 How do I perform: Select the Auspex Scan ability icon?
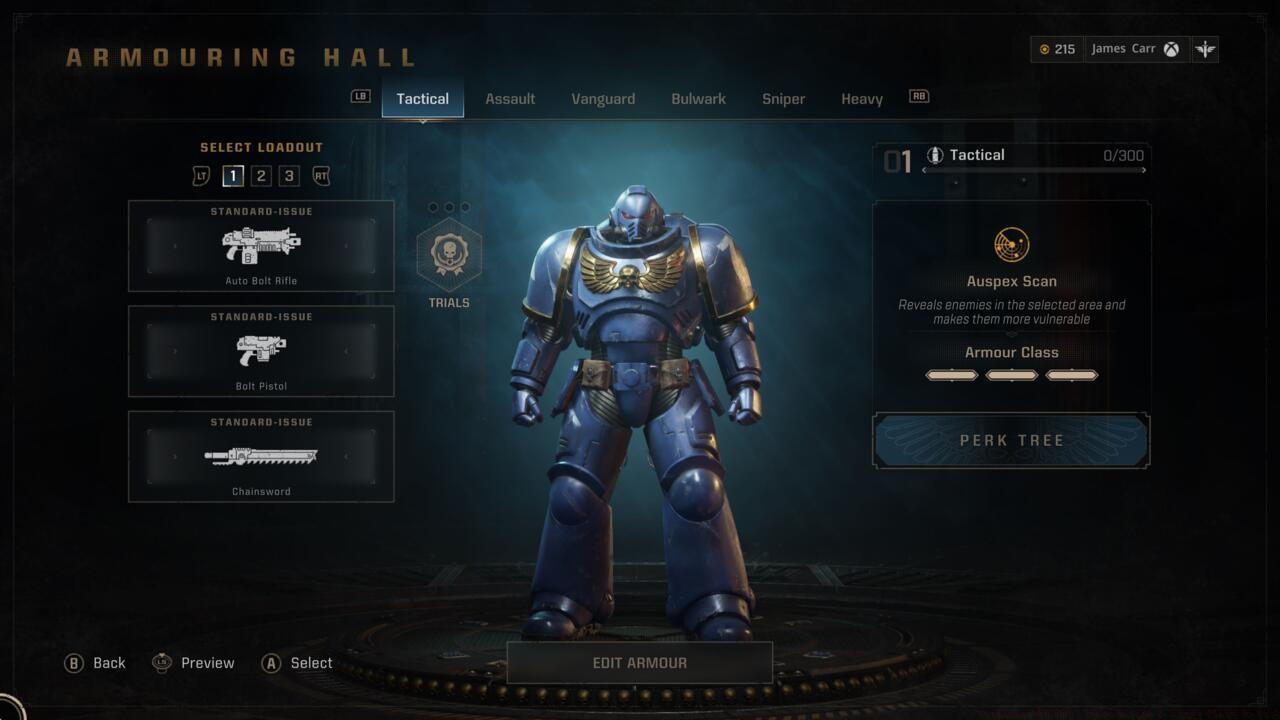(1012, 245)
